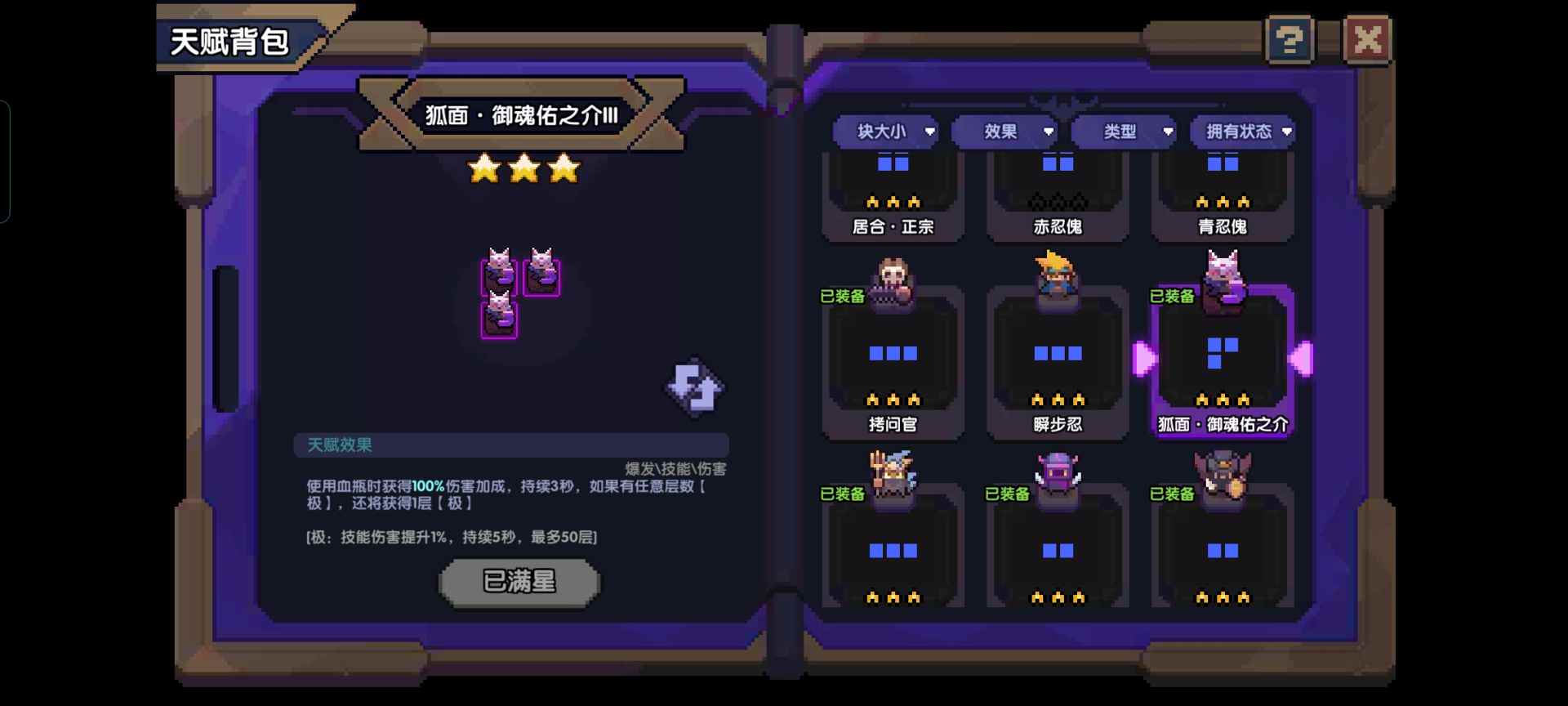The image size is (1568, 706).
Task: Open the help question mark icon
Action: coord(1288,39)
